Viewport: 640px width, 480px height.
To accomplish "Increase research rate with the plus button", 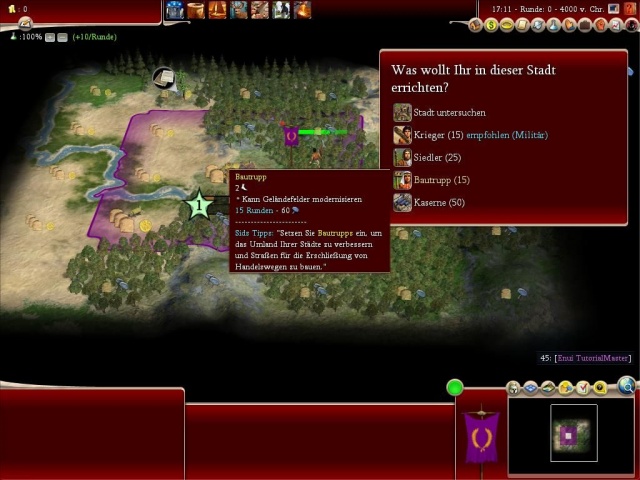I will point(48,37).
